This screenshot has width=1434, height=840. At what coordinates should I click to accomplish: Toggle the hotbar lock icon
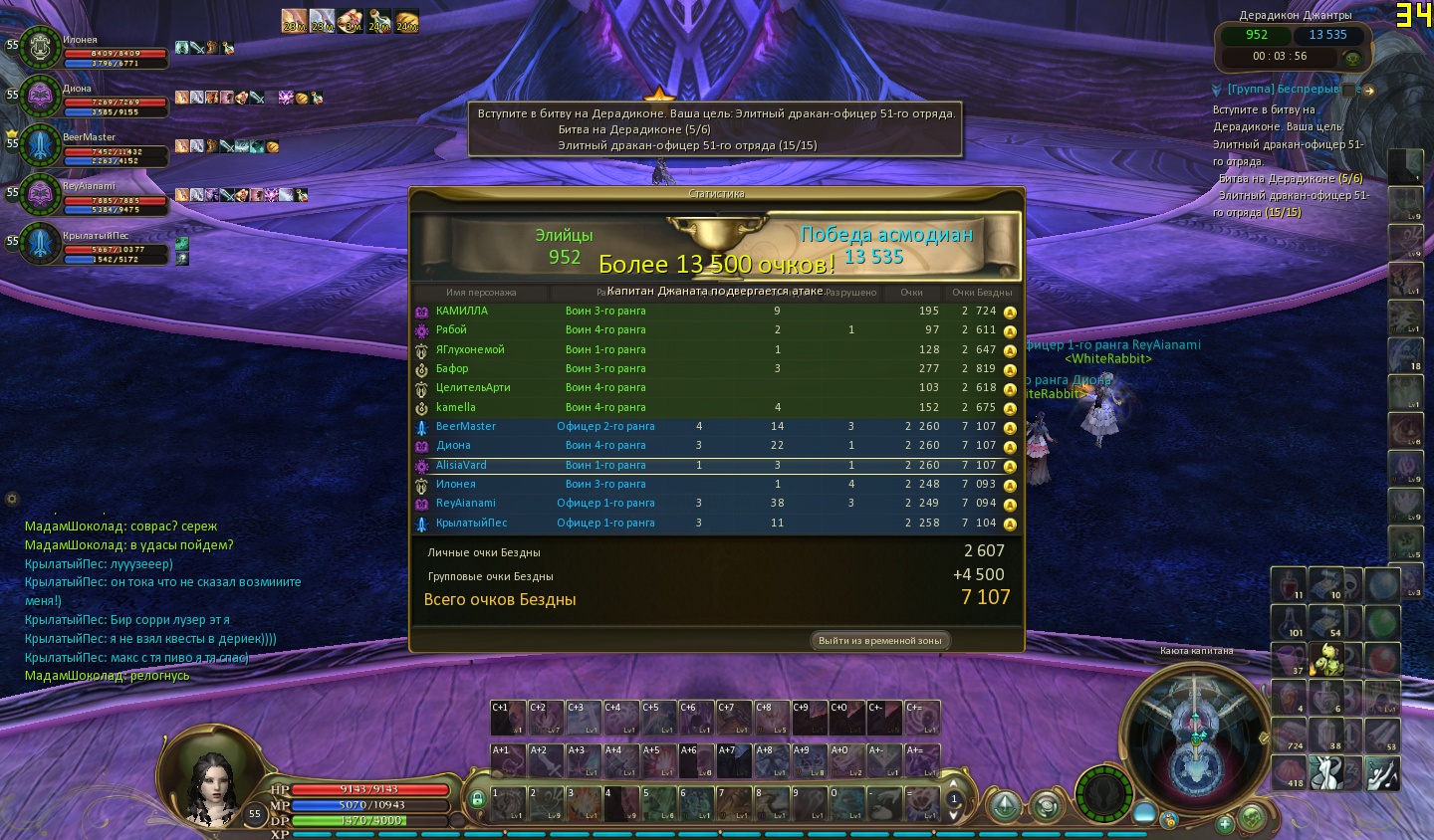(x=477, y=799)
